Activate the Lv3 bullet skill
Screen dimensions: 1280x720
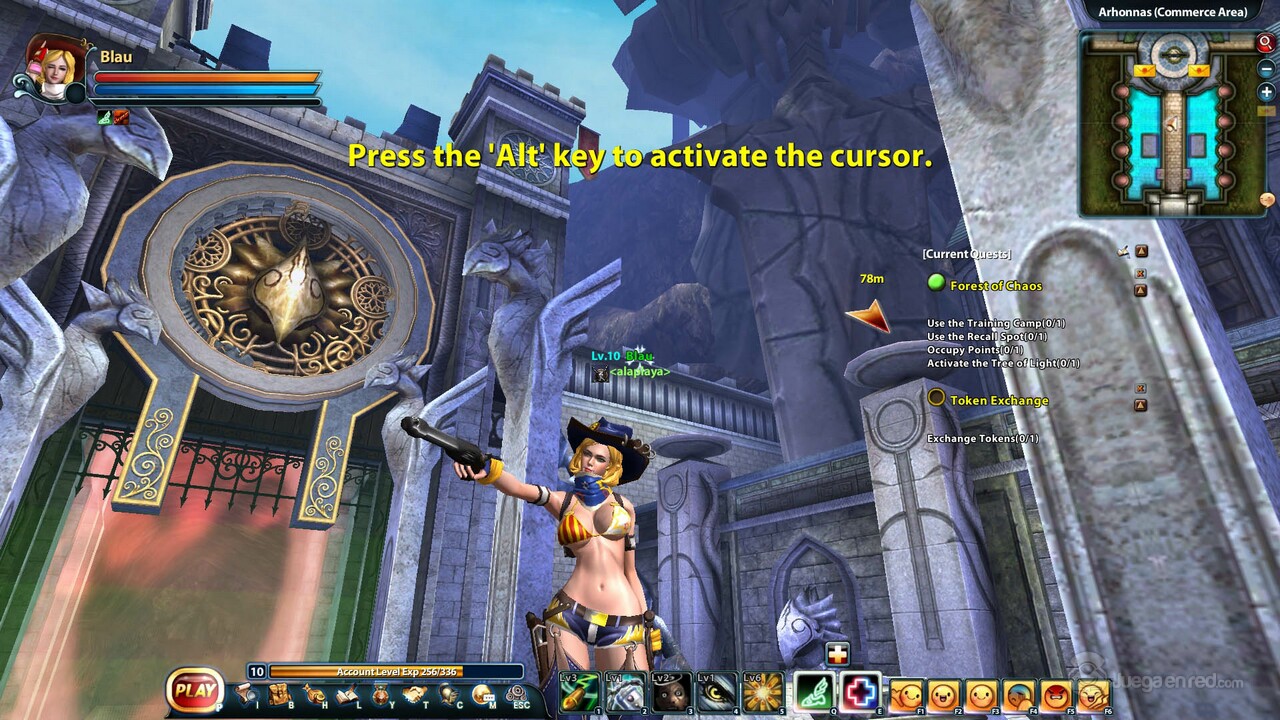(x=579, y=692)
